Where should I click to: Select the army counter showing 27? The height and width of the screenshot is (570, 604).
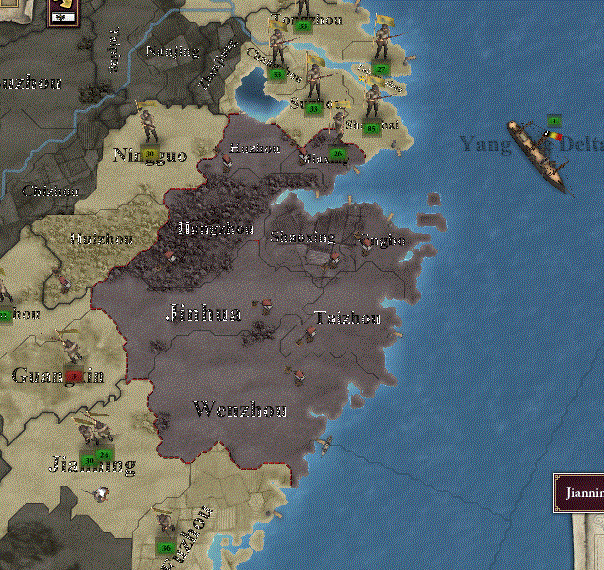(383, 69)
